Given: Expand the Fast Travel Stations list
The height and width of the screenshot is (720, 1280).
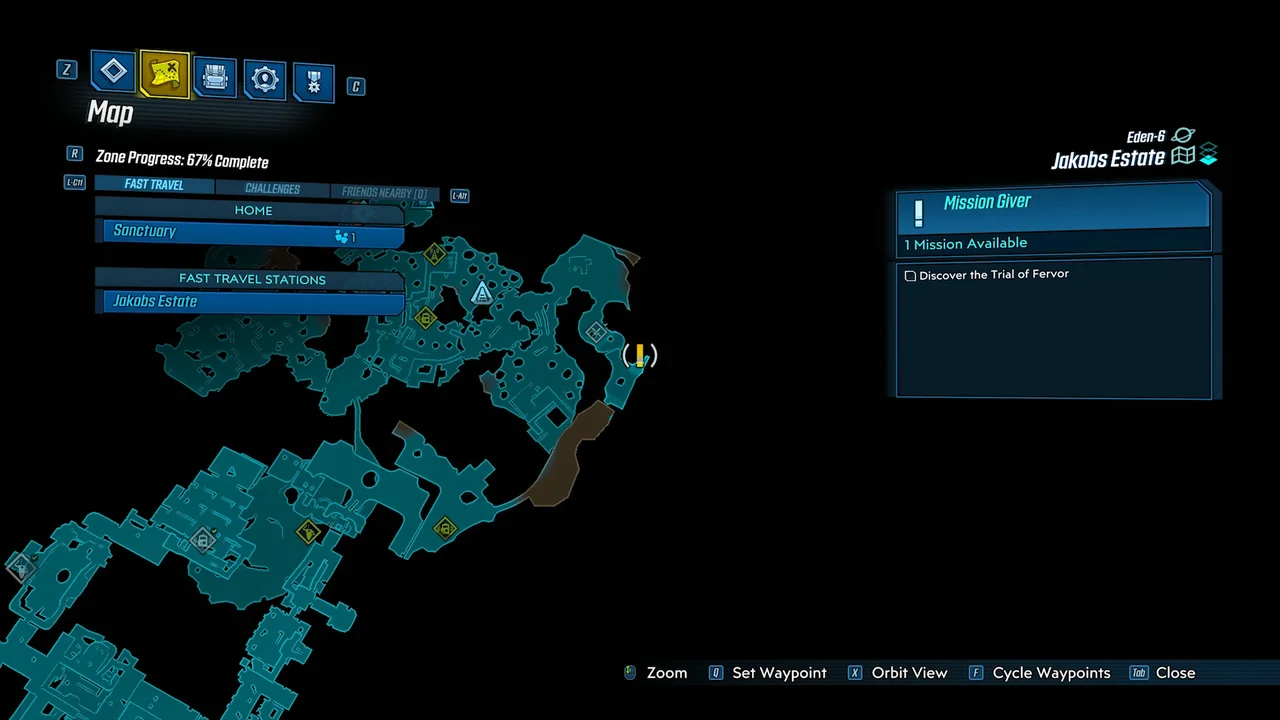Looking at the screenshot, I should point(252,279).
